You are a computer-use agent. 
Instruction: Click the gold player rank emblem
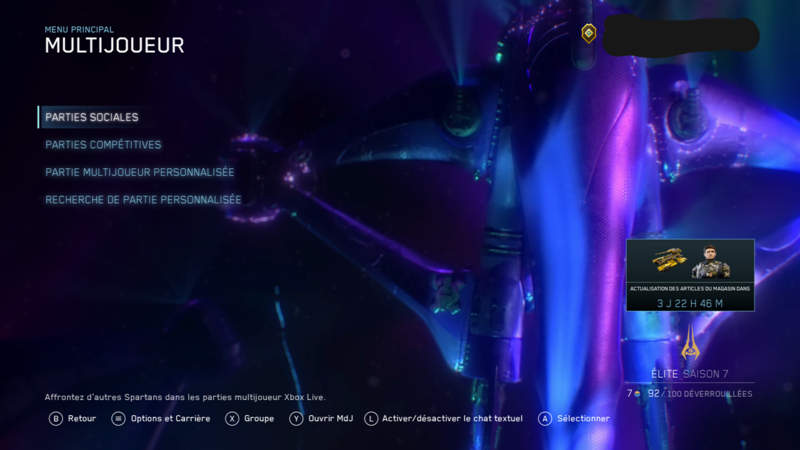click(589, 34)
